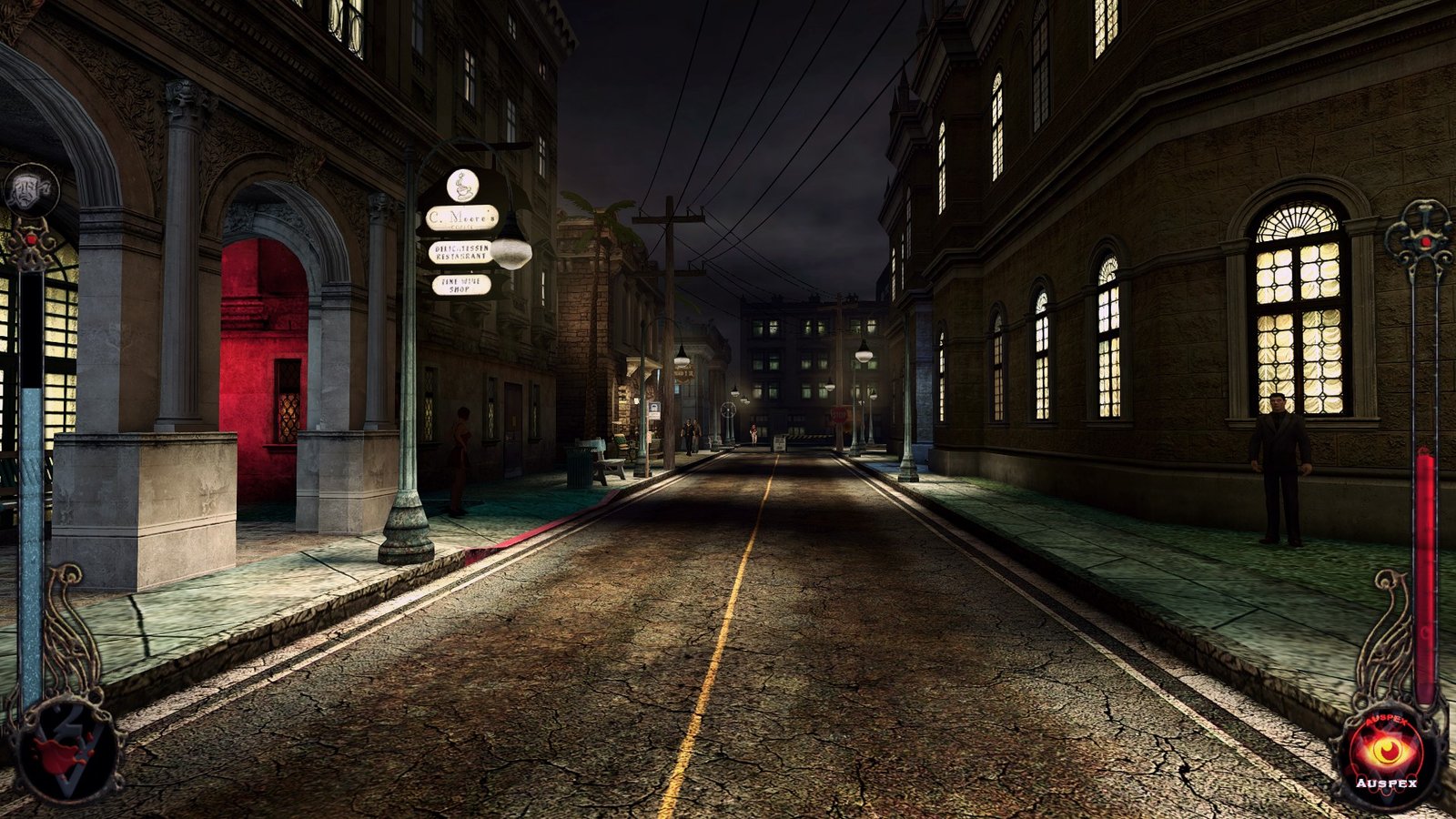The image size is (1456, 819).
Task: Click the street lamp globe beside the delicatessen sign
Action: tap(513, 254)
